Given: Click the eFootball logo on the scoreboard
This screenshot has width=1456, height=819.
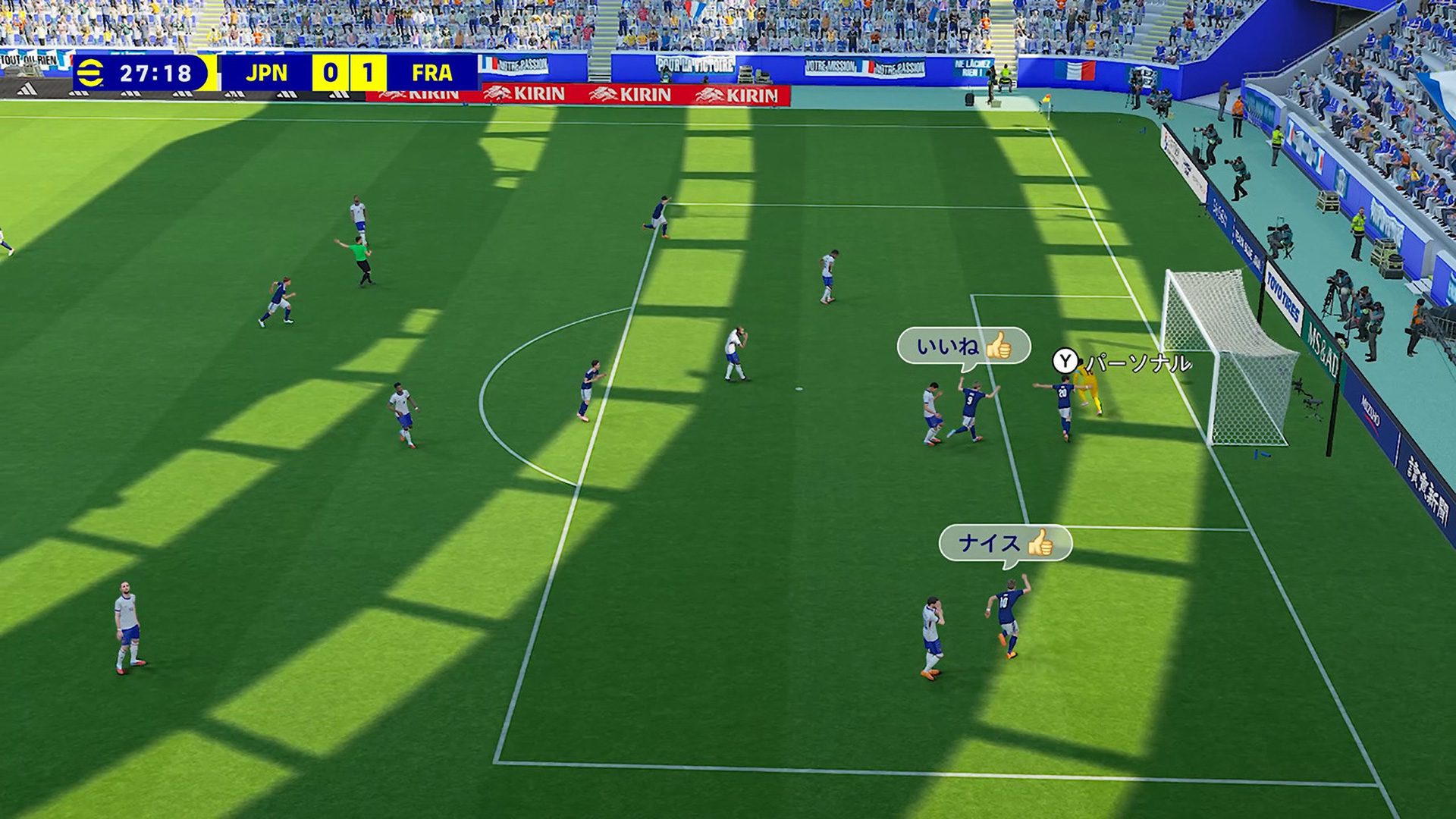Looking at the screenshot, I should coord(91,74).
